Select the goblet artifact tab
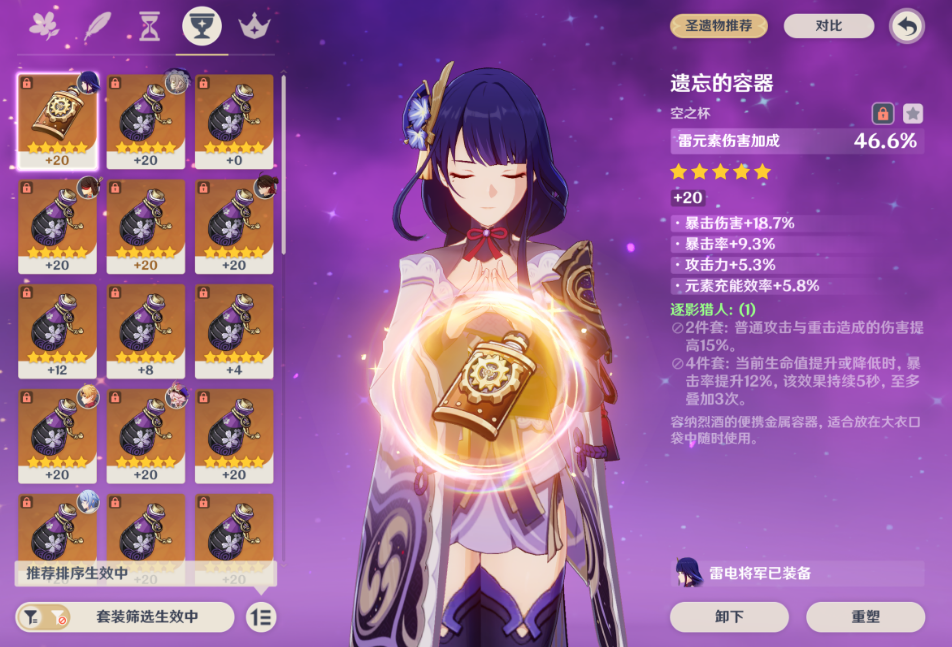The width and height of the screenshot is (952, 647). (202, 26)
